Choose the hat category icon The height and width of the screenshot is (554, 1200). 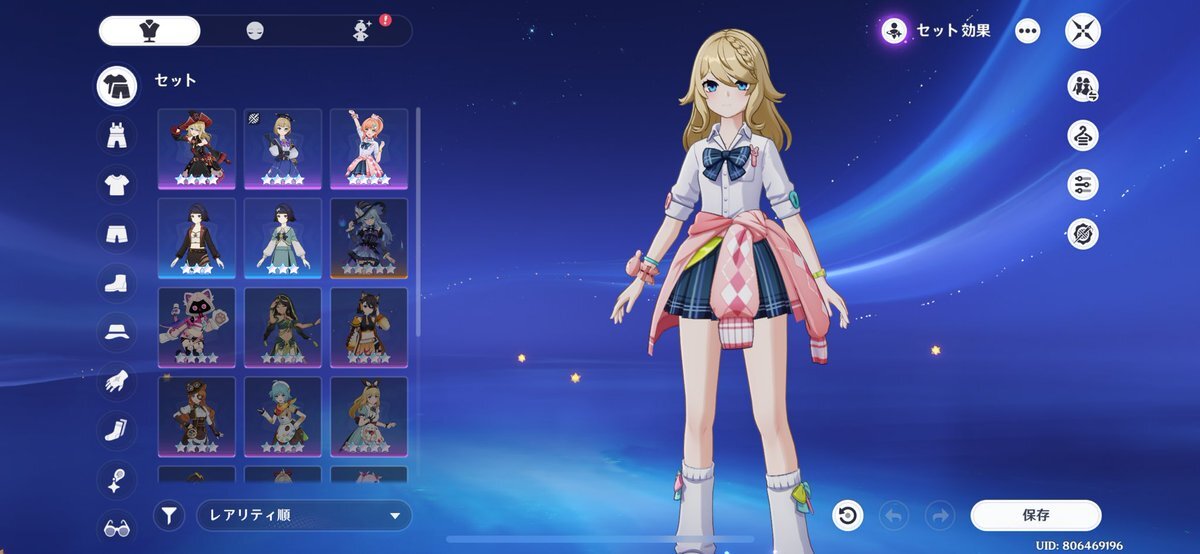[x=117, y=332]
